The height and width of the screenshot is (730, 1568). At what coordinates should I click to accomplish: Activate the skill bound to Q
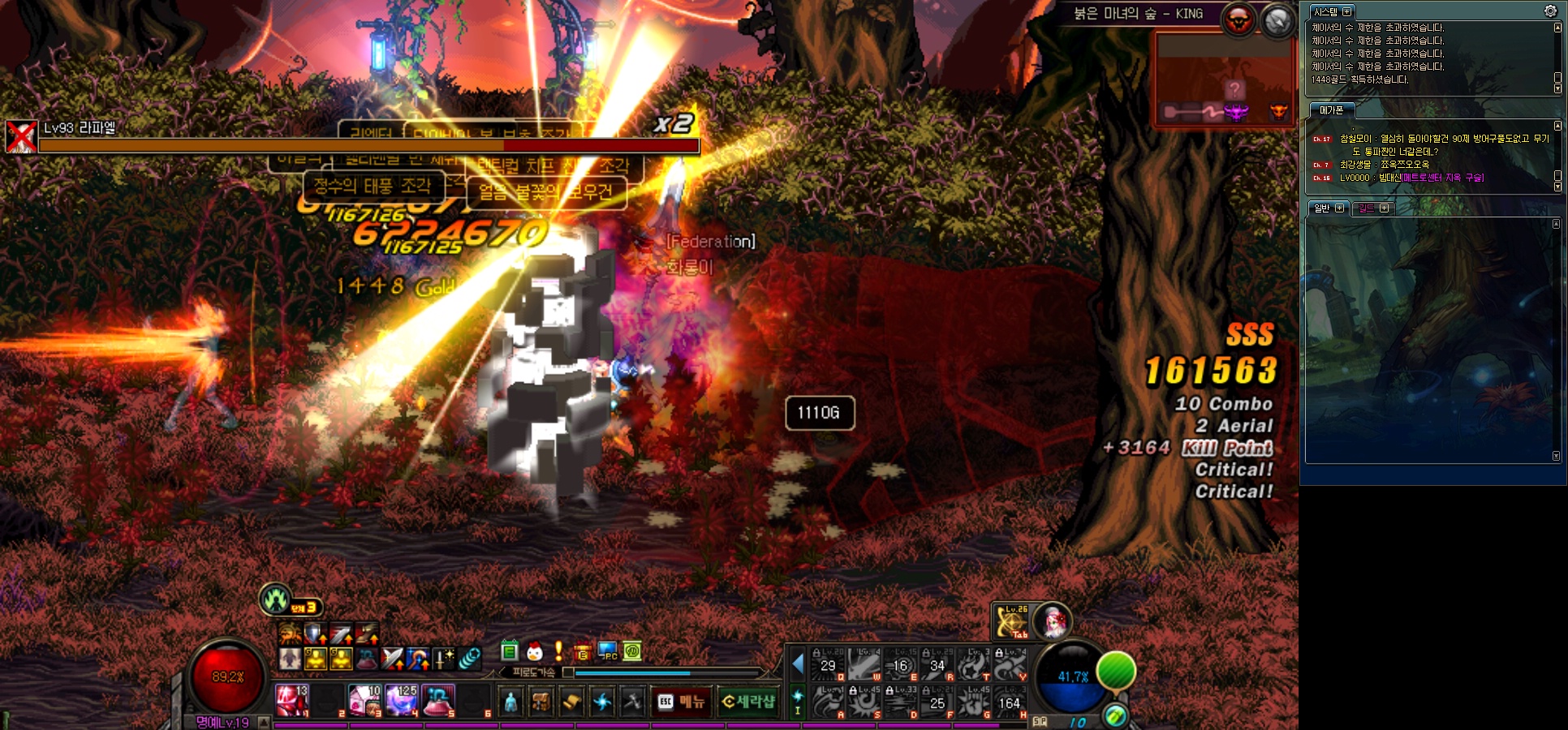[828, 665]
